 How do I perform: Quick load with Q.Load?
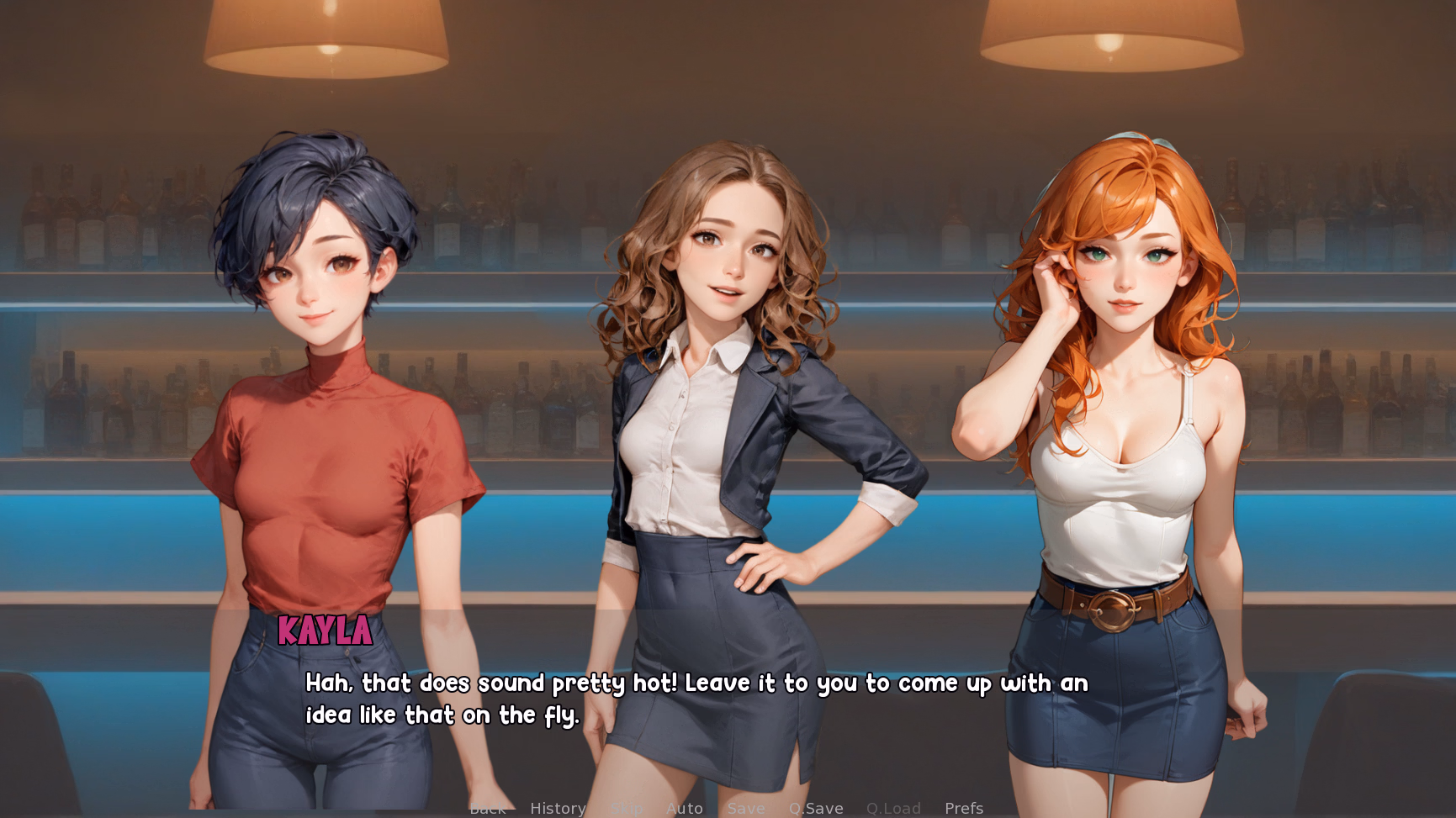893,808
